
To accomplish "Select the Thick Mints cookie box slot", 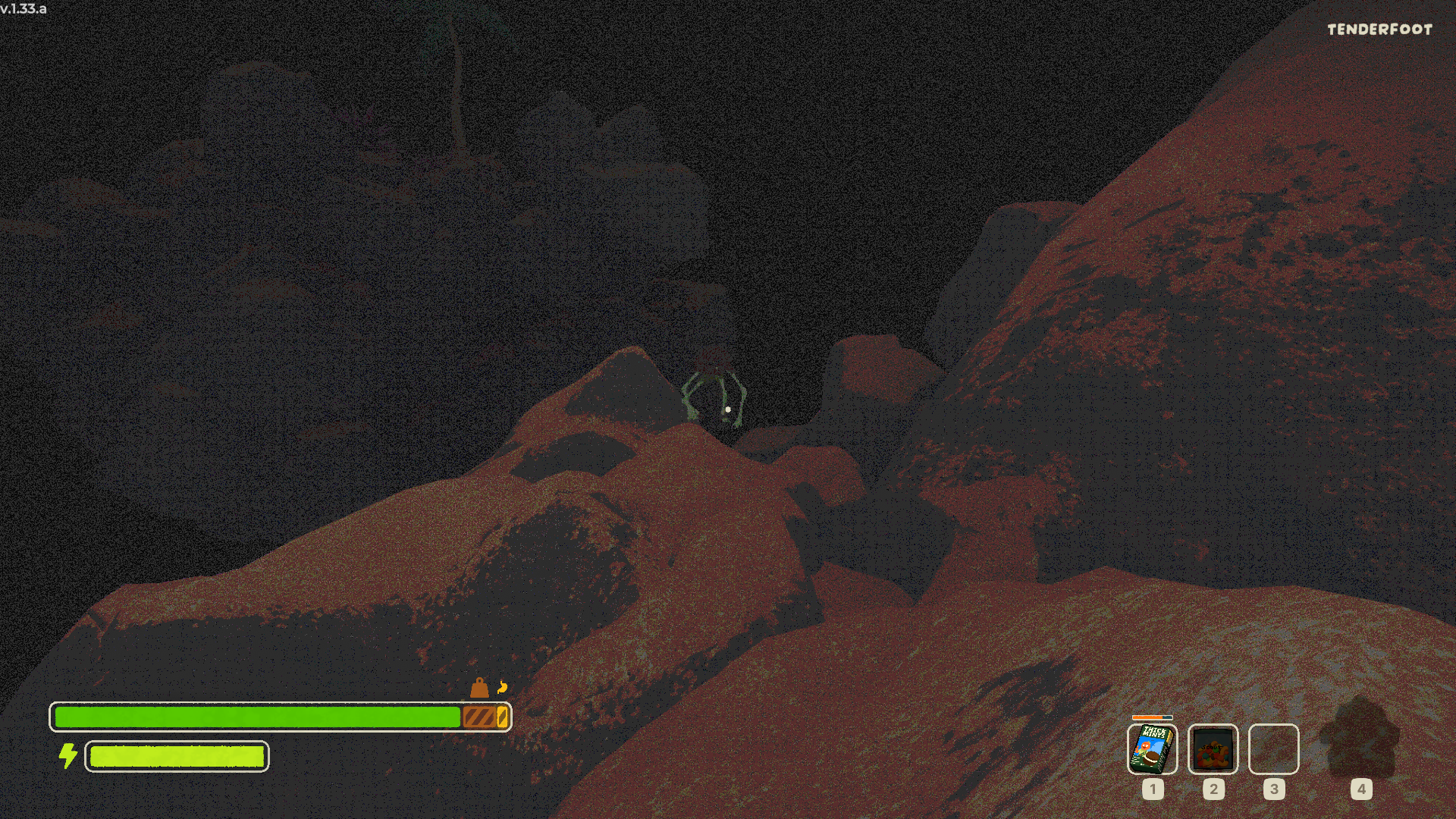I will point(1152,748).
